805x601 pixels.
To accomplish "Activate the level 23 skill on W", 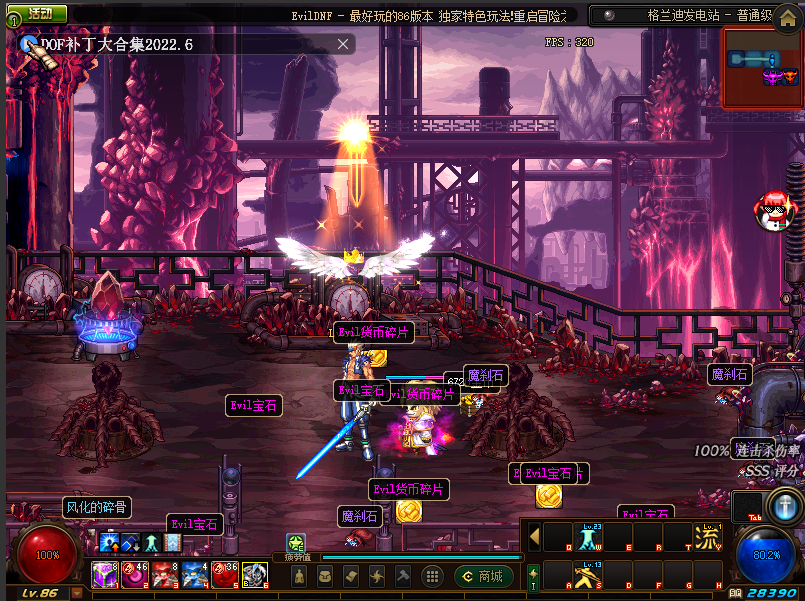I will pos(587,537).
